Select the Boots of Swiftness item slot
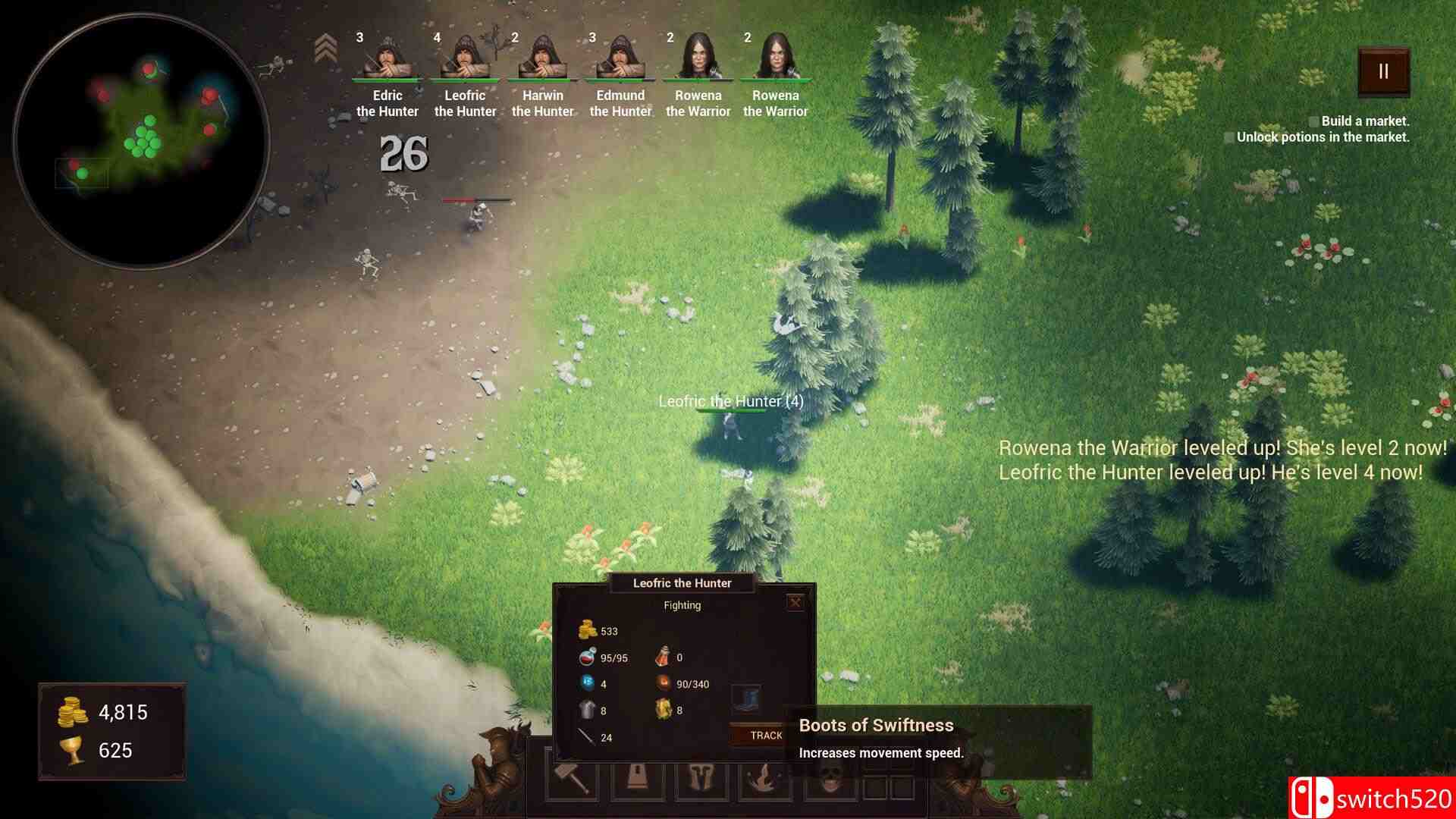Viewport: 1456px width, 819px height. (745, 699)
